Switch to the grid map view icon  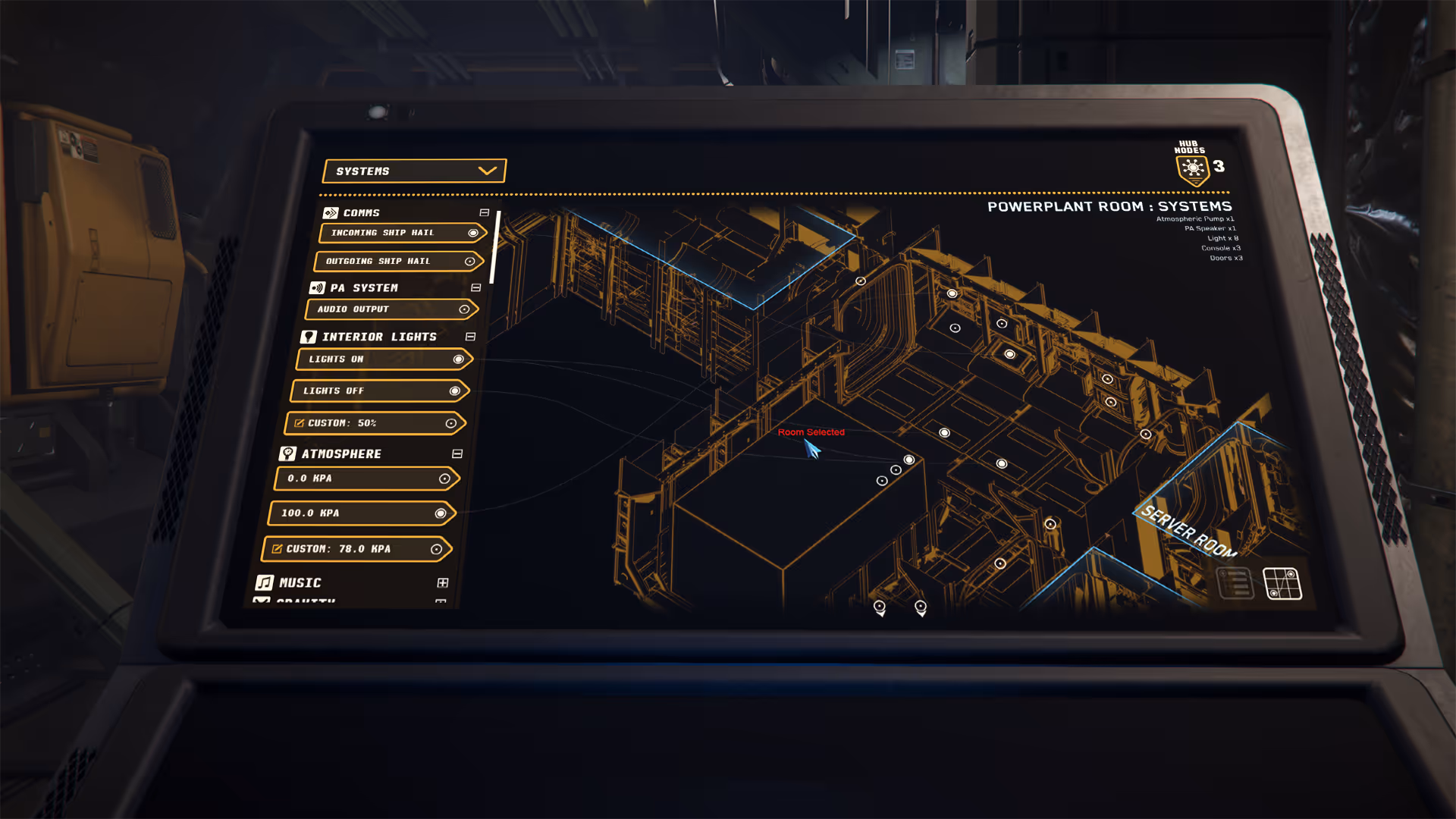click(x=1282, y=584)
